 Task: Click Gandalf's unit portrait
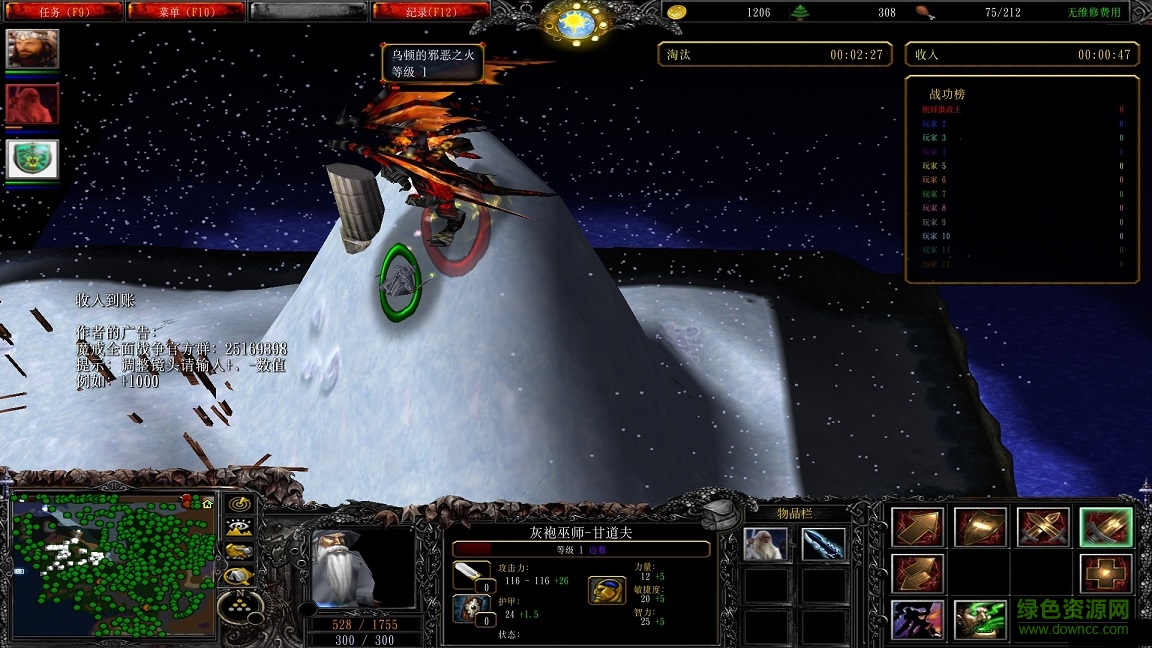coord(346,568)
